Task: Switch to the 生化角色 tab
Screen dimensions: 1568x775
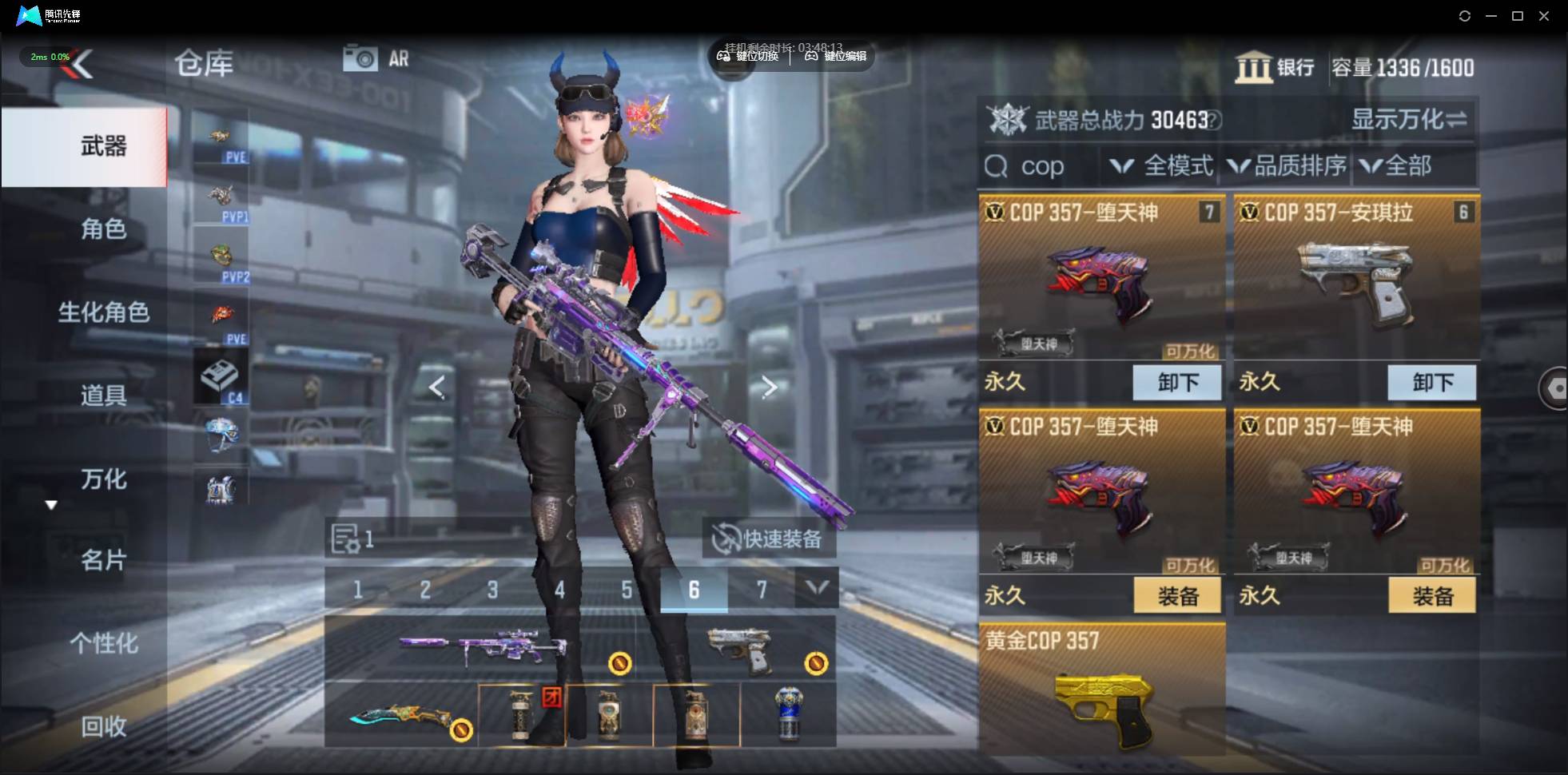Action: pos(103,312)
